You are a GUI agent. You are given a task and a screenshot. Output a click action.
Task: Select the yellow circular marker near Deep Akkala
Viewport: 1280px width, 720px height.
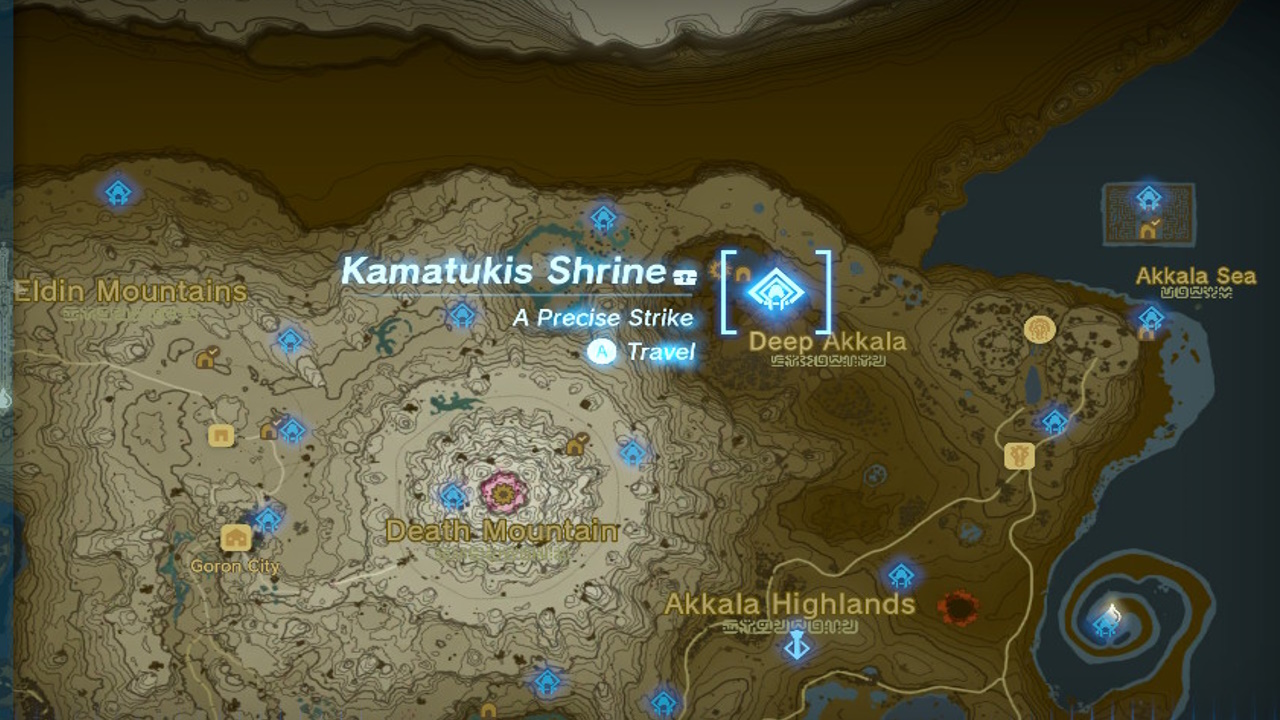coord(1040,330)
